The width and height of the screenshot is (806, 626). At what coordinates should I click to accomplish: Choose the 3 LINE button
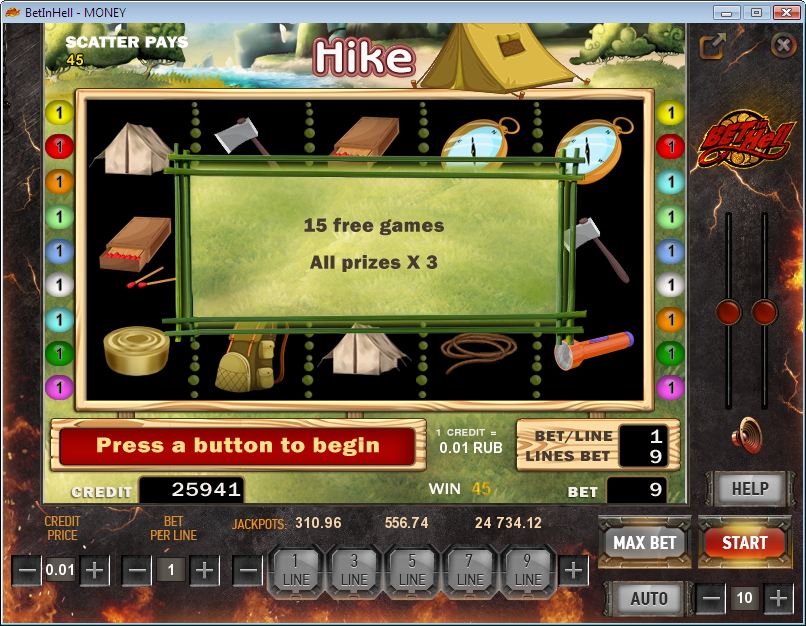(354, 571)
